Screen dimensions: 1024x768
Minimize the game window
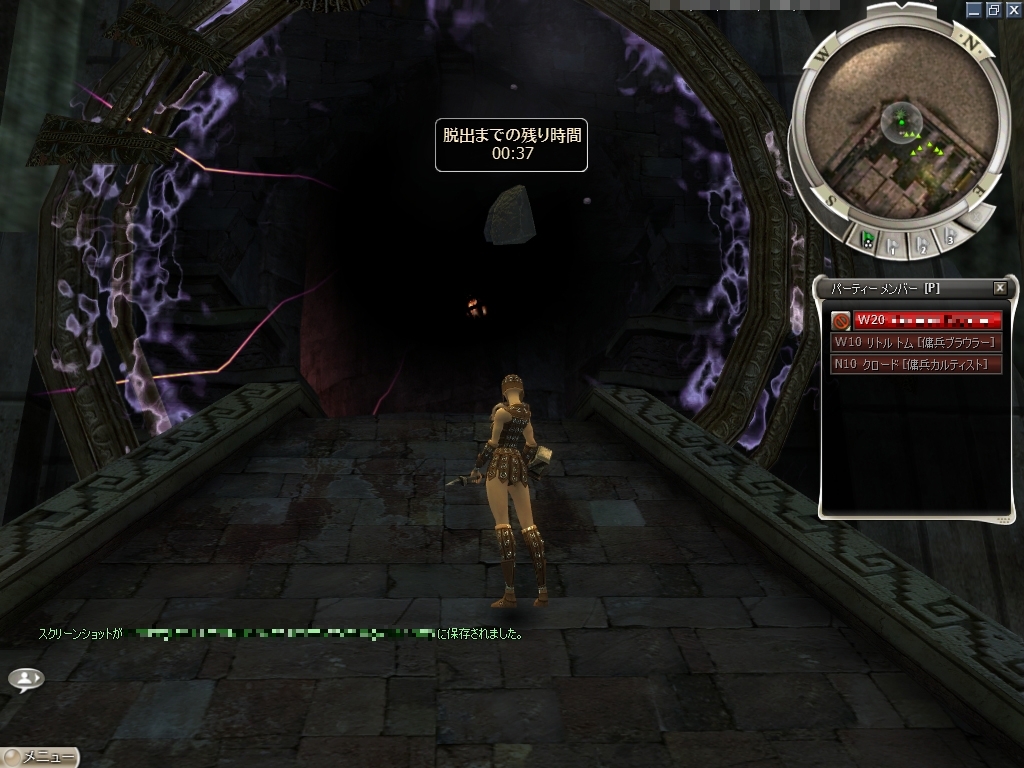tap(975, 9)
